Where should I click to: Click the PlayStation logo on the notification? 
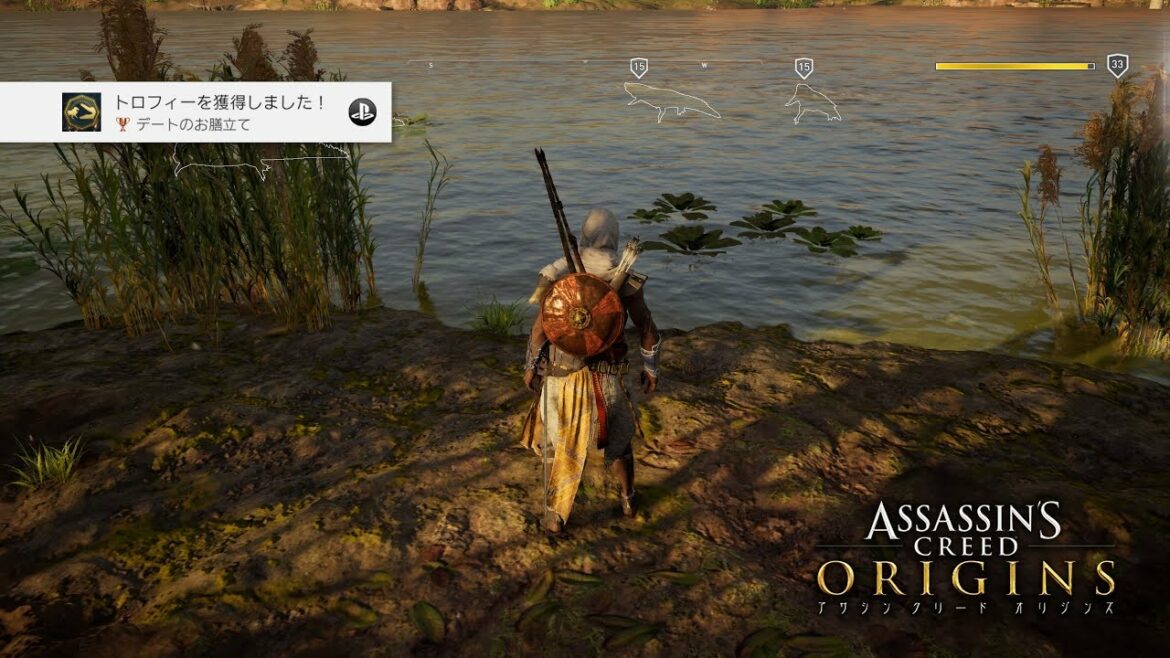click(362, 112)
